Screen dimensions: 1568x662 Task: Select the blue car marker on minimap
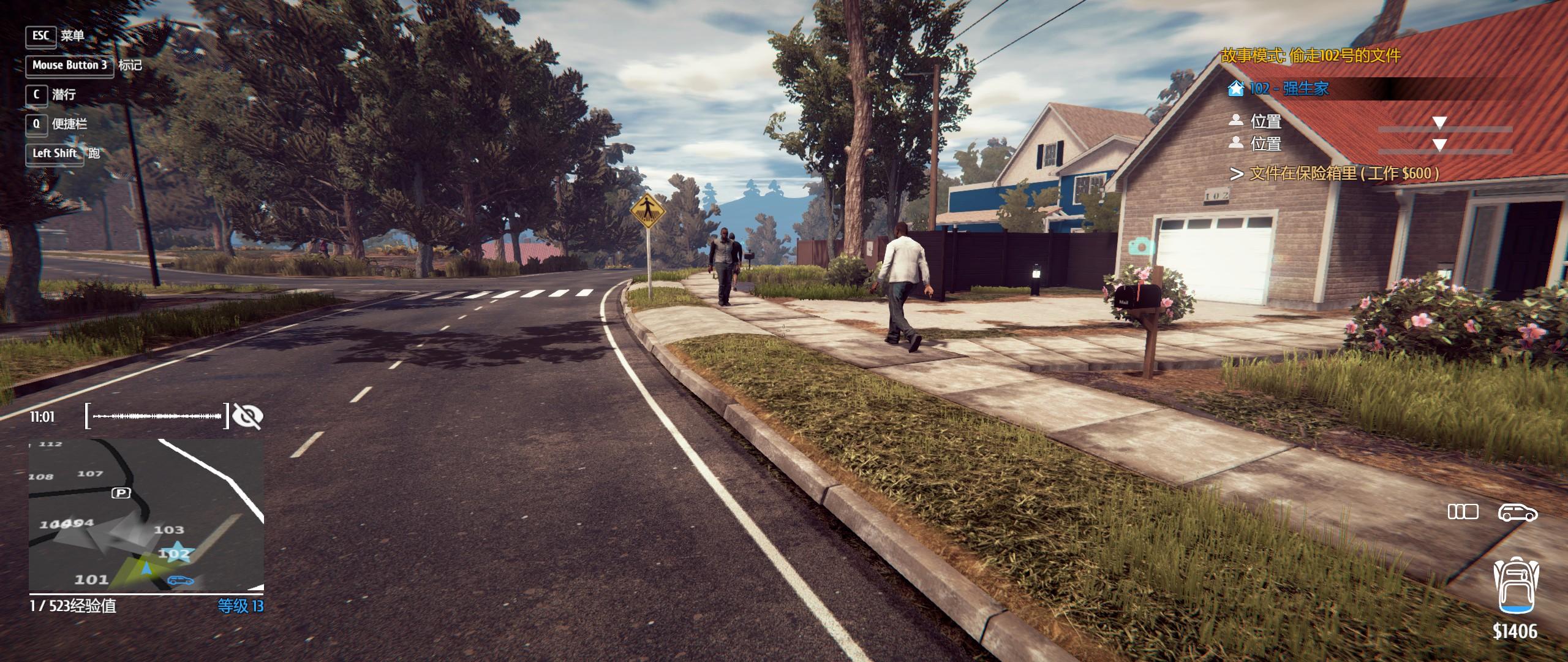point(181,580)
